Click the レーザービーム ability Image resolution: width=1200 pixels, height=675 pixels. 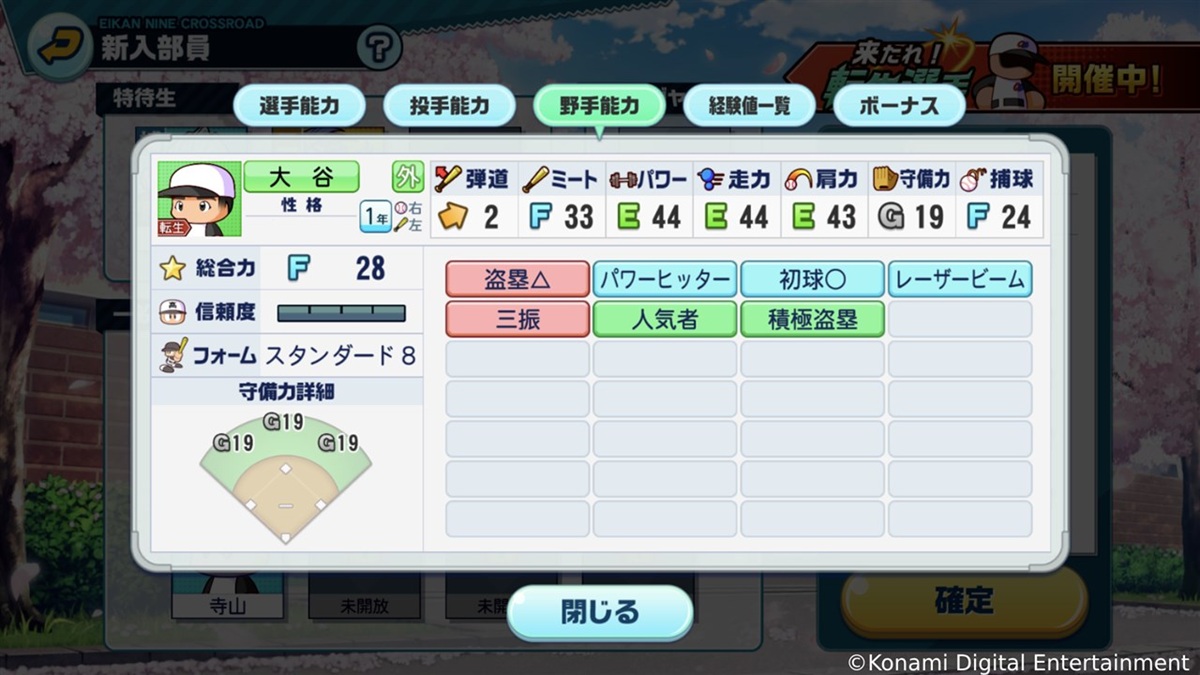(x=960, y=280)
